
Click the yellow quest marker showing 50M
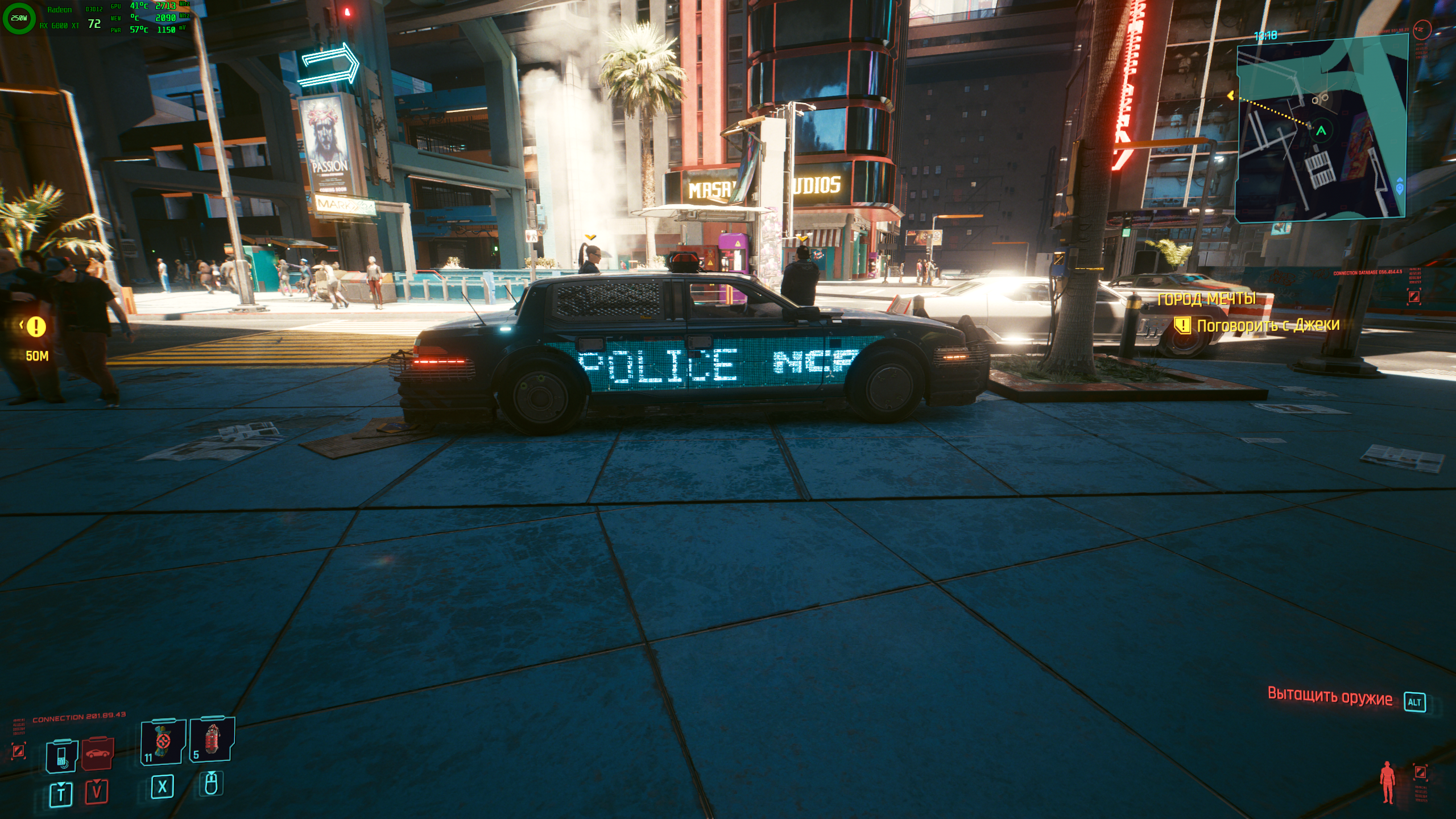click(36, 326)
